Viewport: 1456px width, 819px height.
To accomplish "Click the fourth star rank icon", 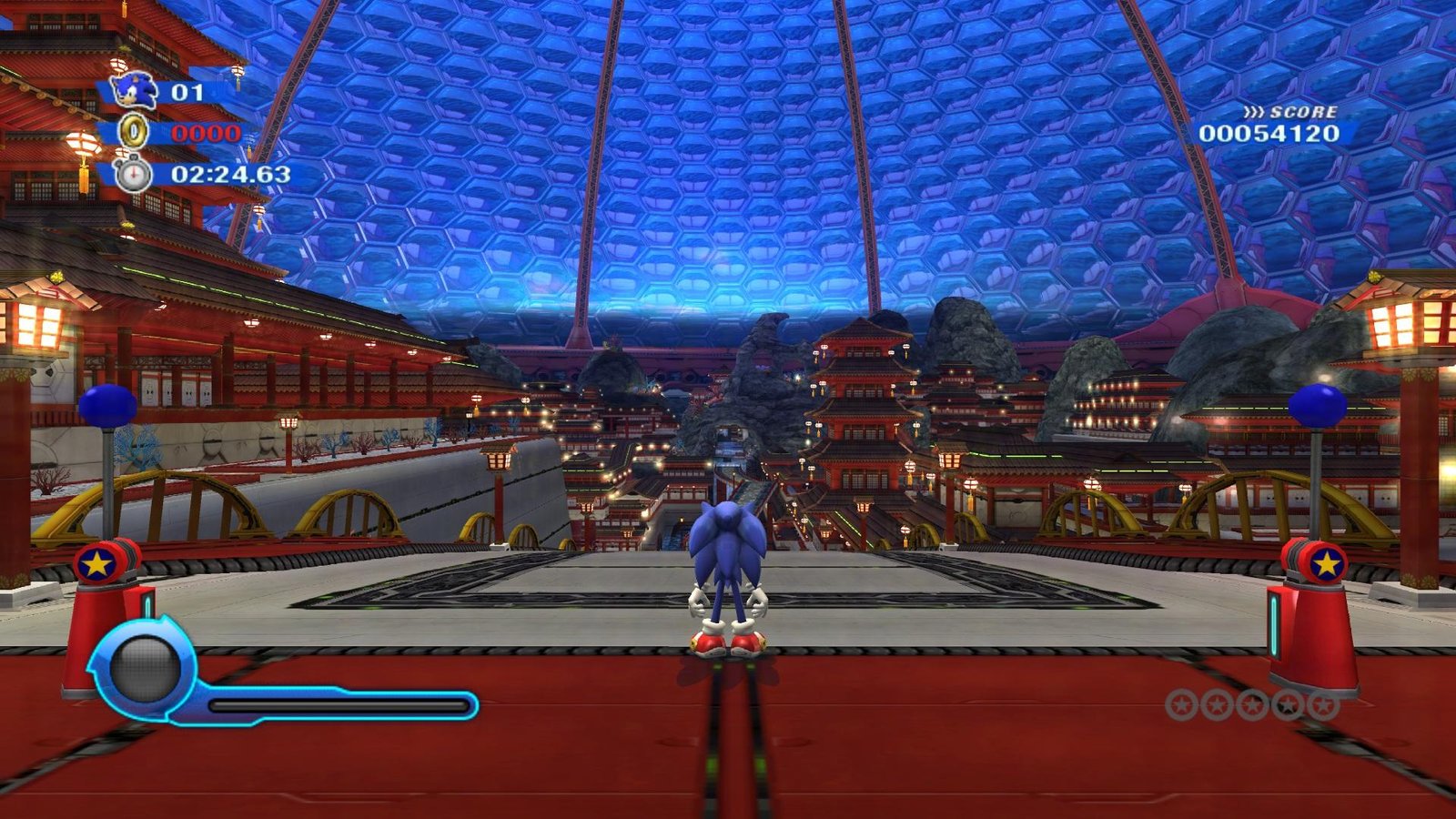I will [x=1287, y=703].
